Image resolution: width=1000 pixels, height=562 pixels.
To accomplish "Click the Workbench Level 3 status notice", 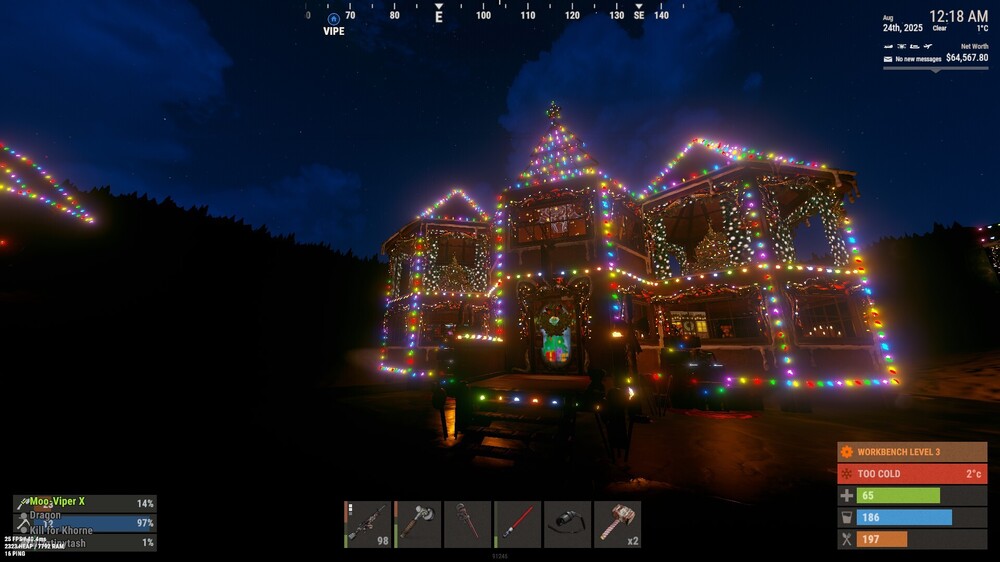I will point(912,452).
